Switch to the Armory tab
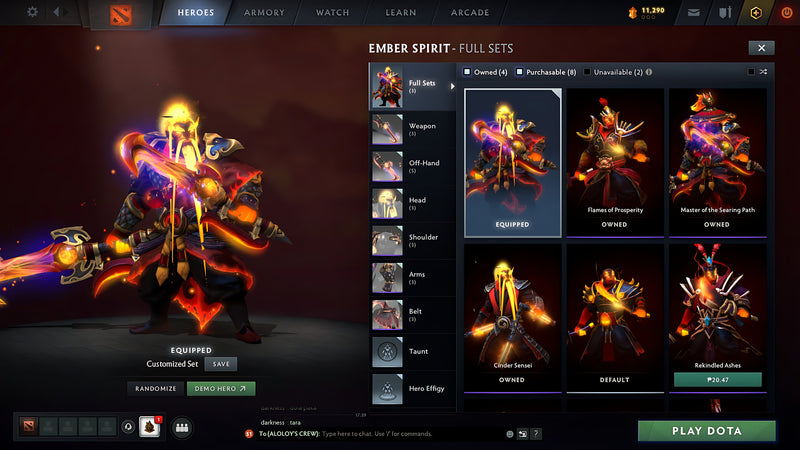The height and width of the screenshot is (450, 800). tap(264, 13)
